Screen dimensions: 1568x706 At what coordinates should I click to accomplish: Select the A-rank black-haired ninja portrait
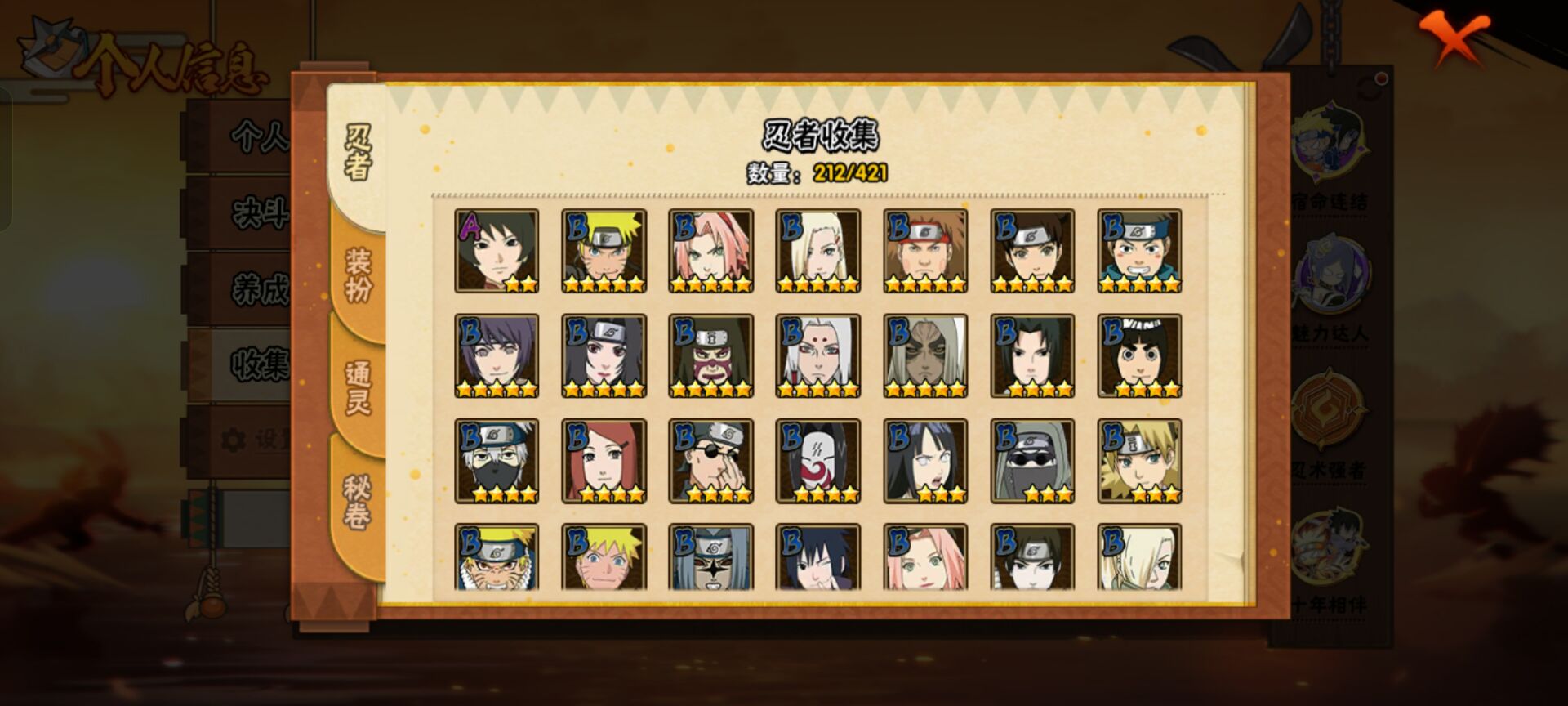click(x=497, y=251)
